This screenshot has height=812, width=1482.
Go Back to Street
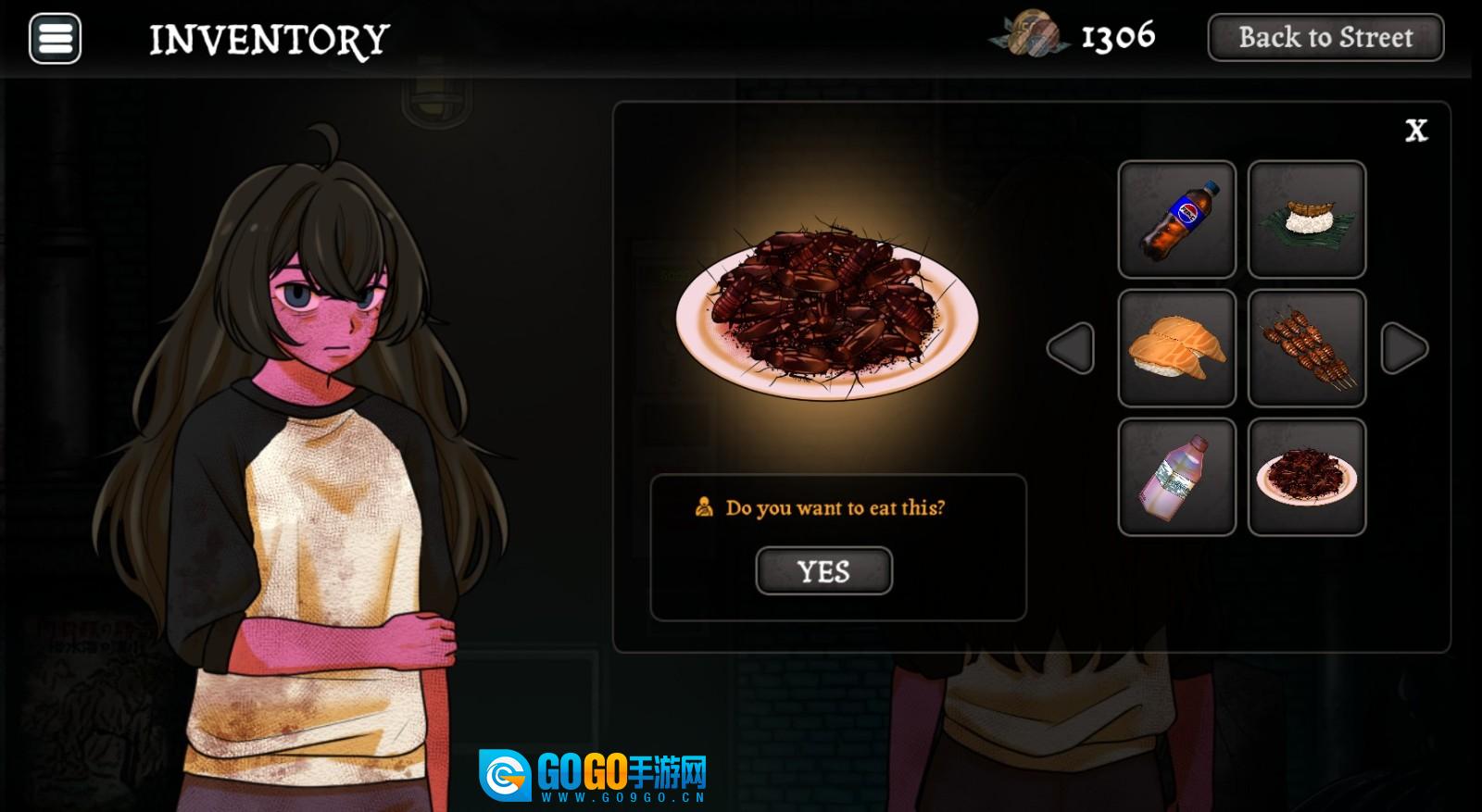tap(1325, 38)
